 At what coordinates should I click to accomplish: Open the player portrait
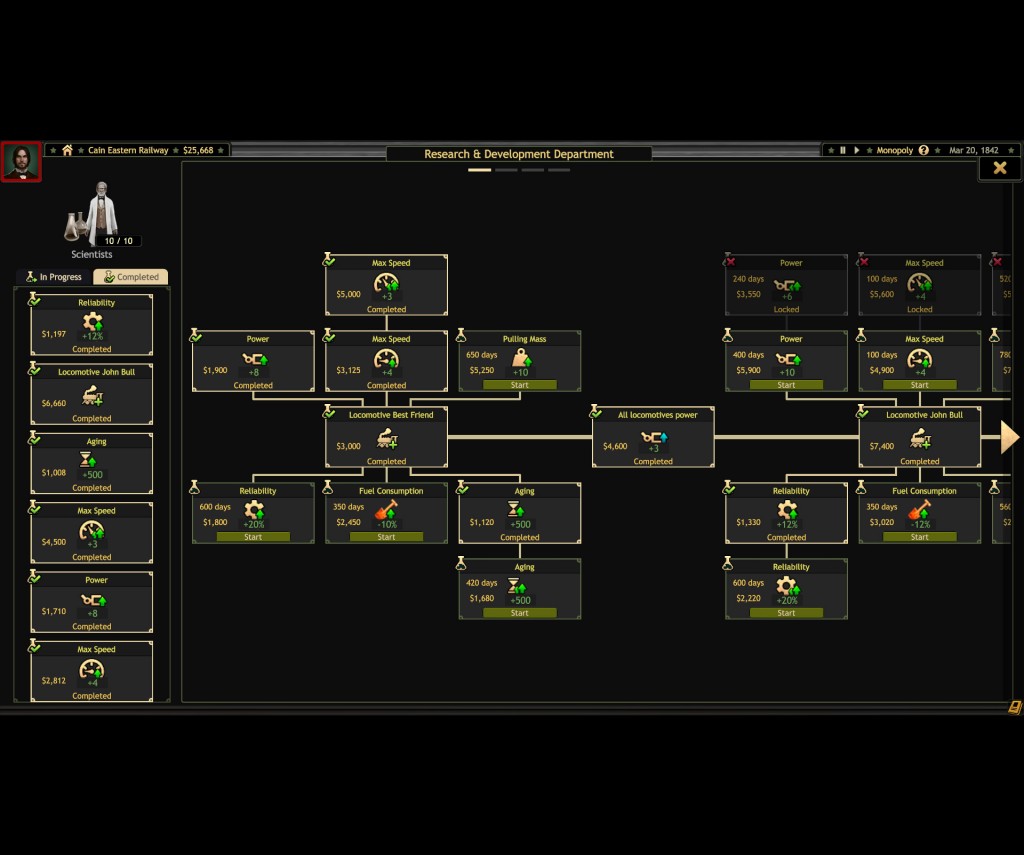pyautogui.click(x=21, y=162)
